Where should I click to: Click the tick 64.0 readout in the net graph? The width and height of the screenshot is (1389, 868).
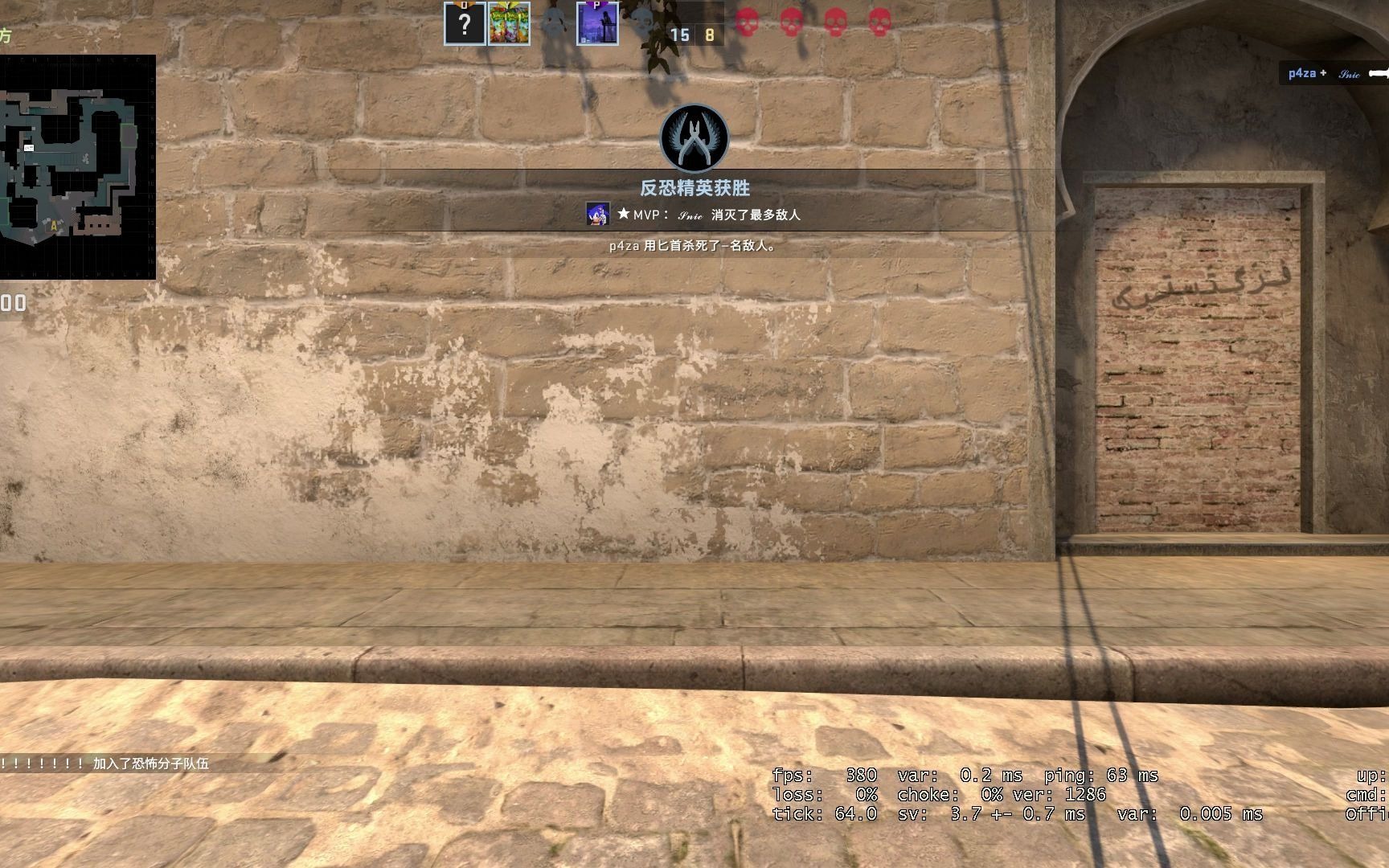(x=822, y=813)
